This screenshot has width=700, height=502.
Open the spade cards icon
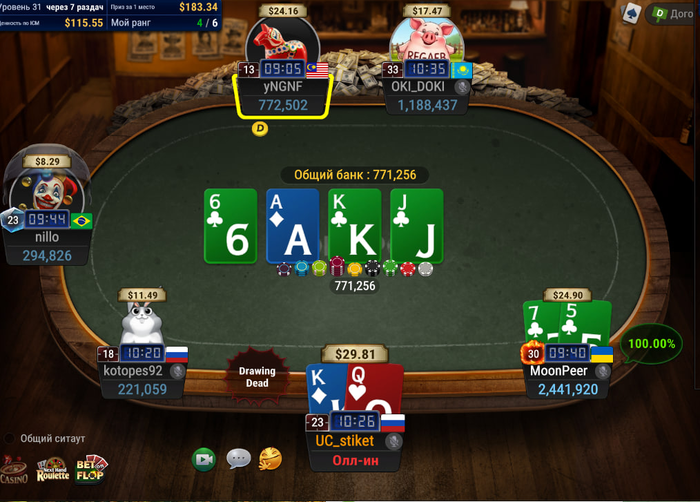click(x=631, y=12)
